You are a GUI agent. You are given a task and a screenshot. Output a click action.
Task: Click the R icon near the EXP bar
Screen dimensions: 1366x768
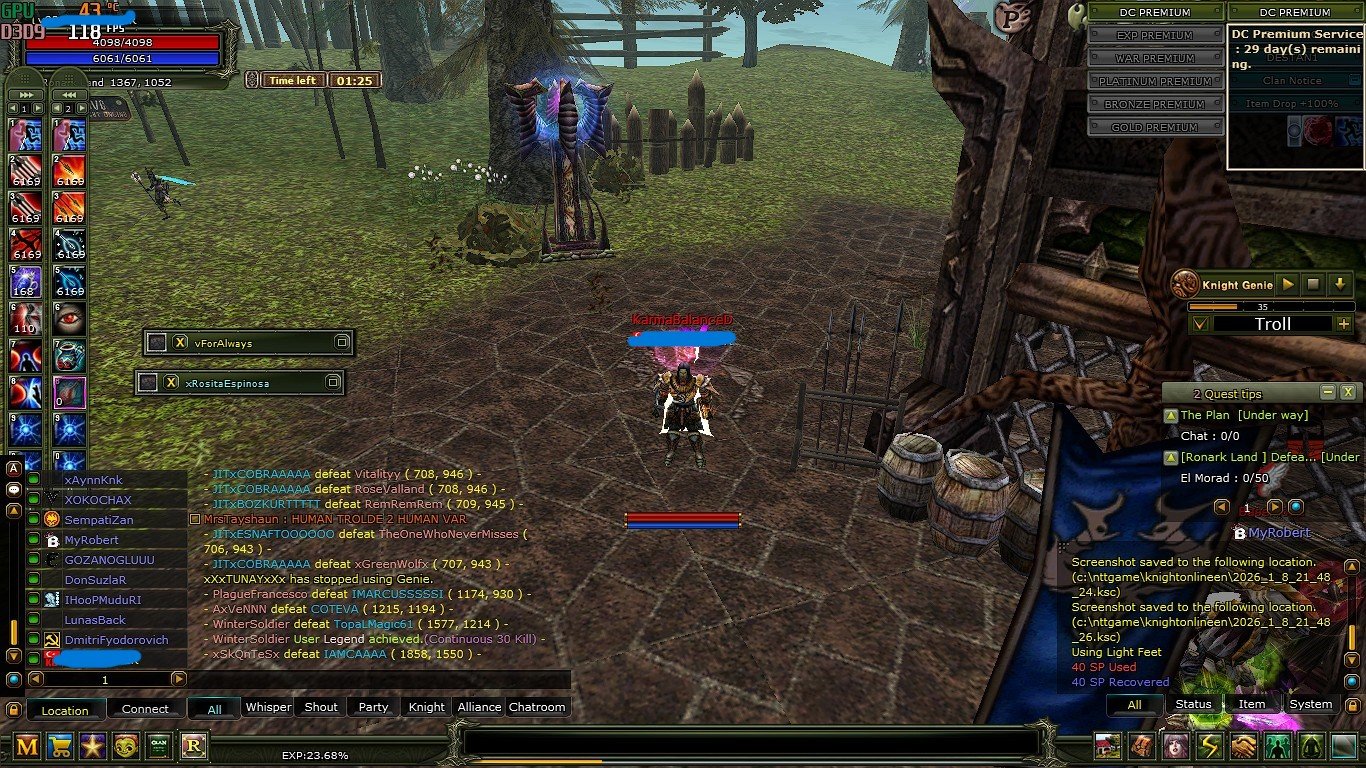pyautogui.click(x=192, y=747)
